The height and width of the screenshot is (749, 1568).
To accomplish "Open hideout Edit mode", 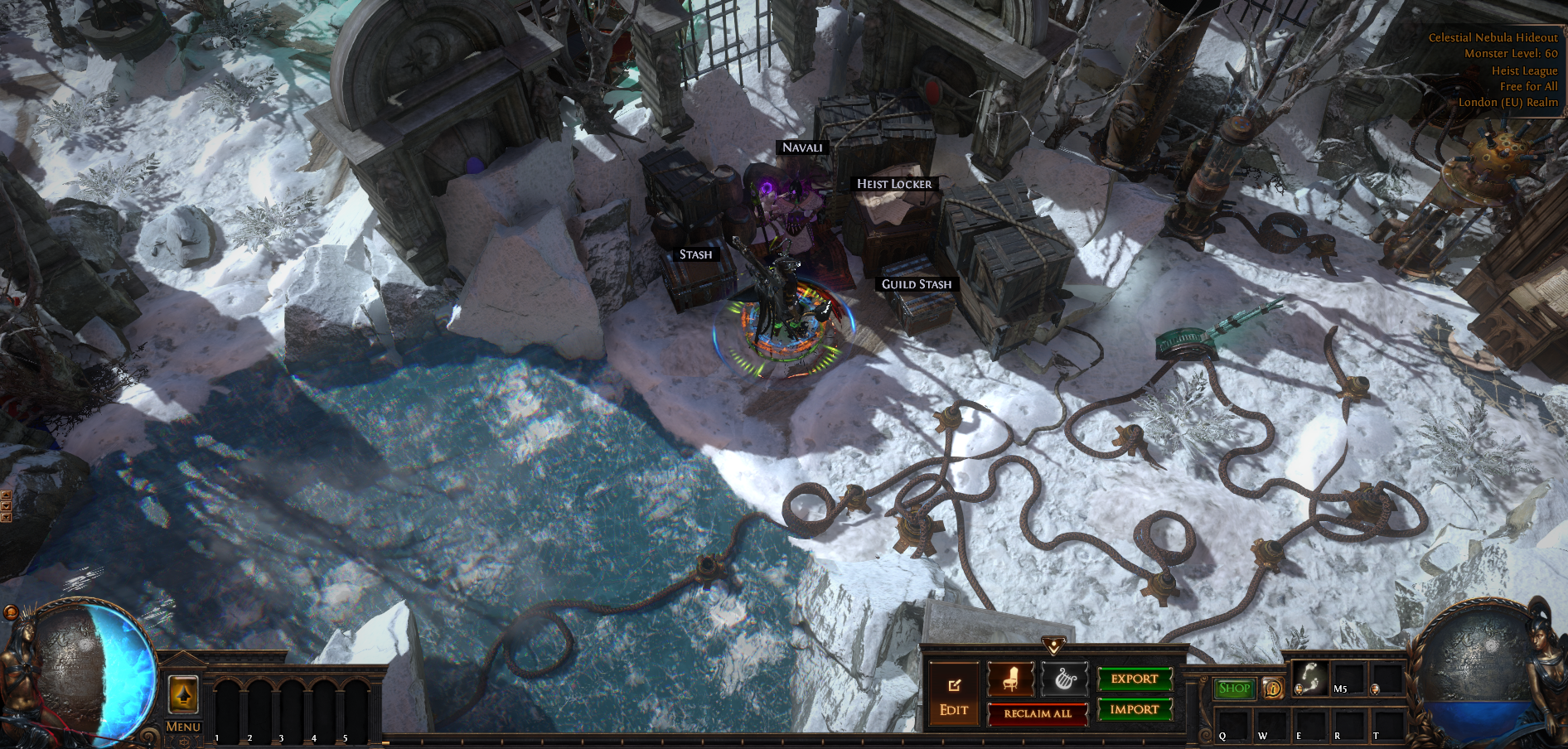I will (x=953, y=697).
